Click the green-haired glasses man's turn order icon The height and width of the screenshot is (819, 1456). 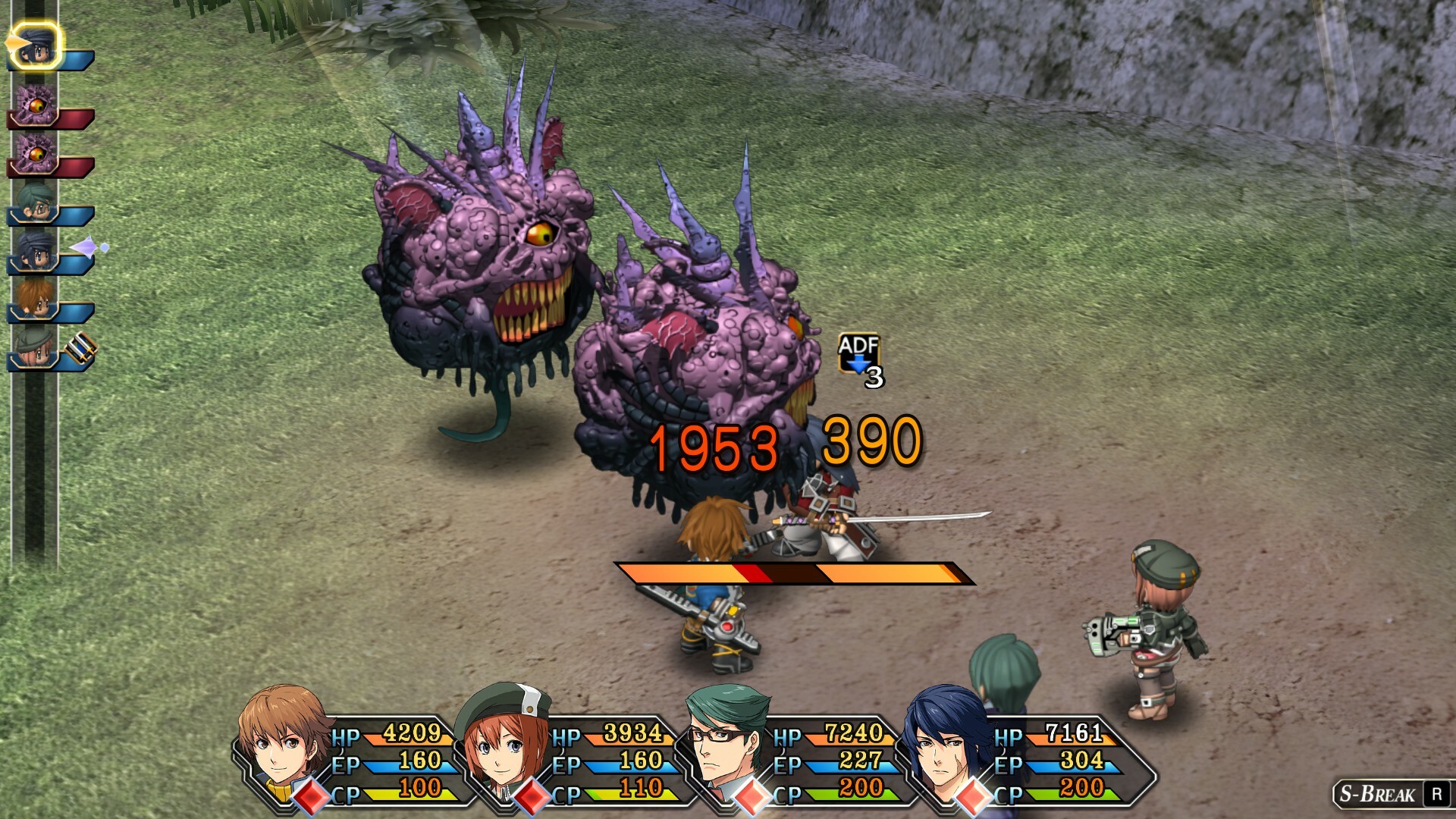pos(36,203)
